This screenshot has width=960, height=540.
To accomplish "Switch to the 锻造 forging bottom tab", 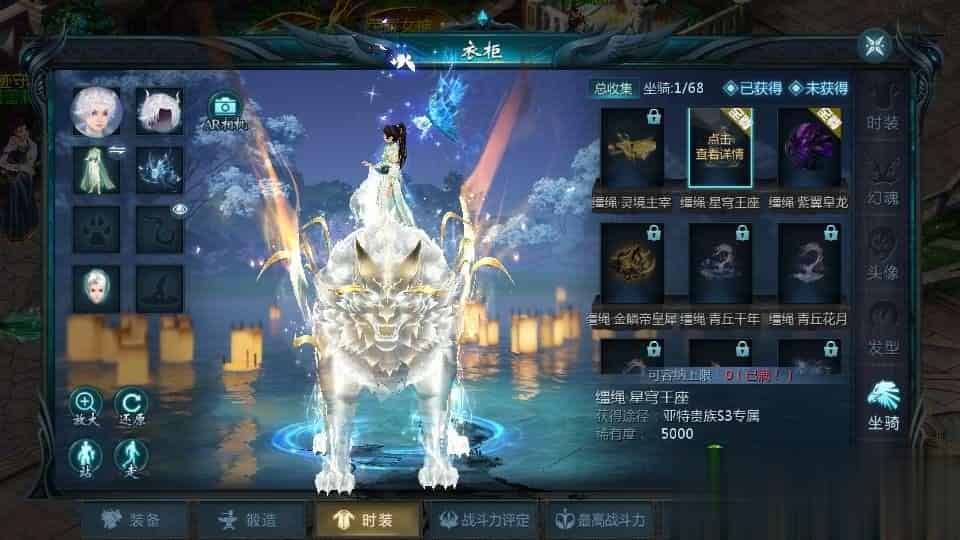I will click(x=247, y=520).
